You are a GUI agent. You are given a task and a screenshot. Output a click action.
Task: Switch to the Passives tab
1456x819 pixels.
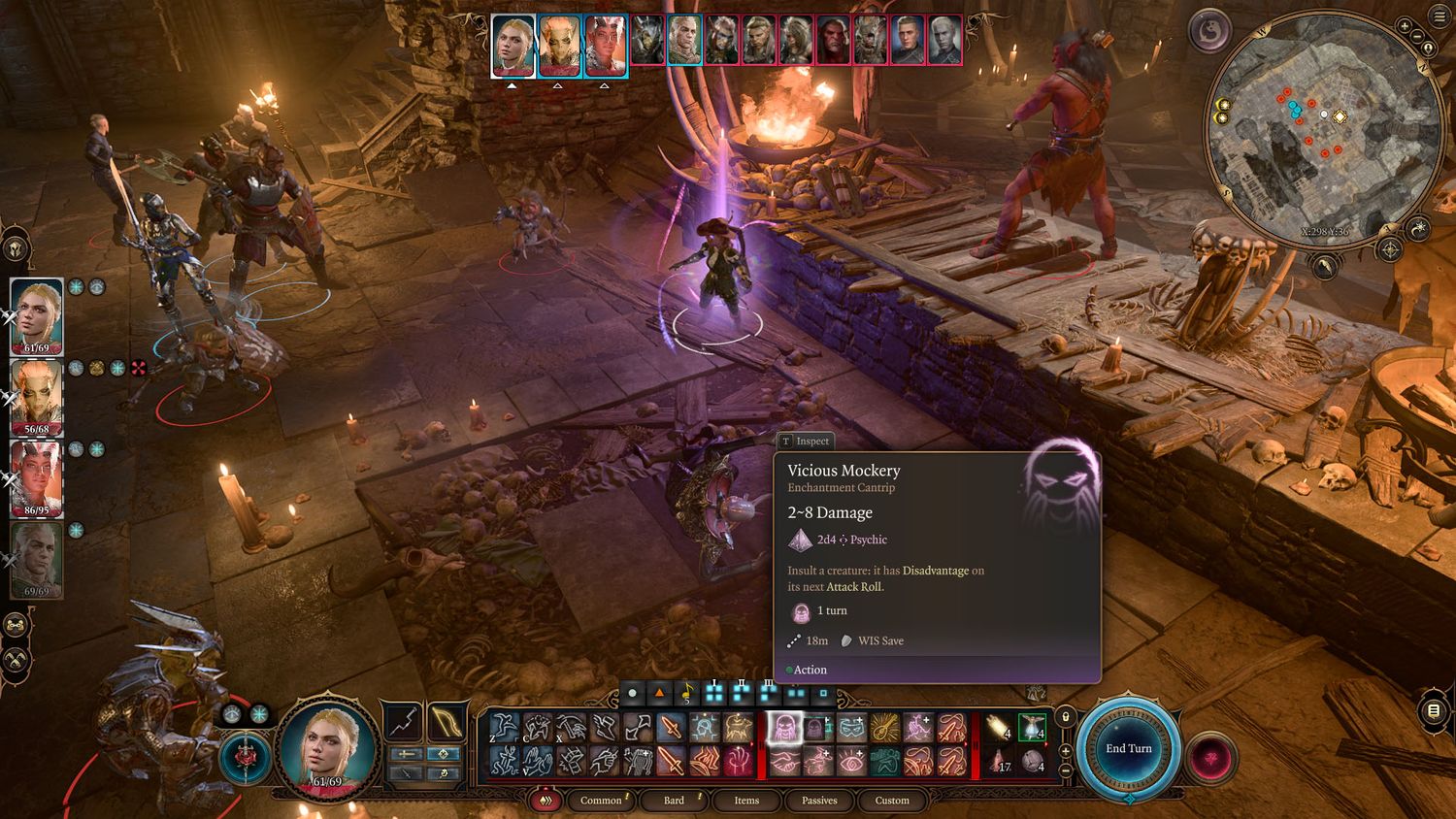click(819, 801)
